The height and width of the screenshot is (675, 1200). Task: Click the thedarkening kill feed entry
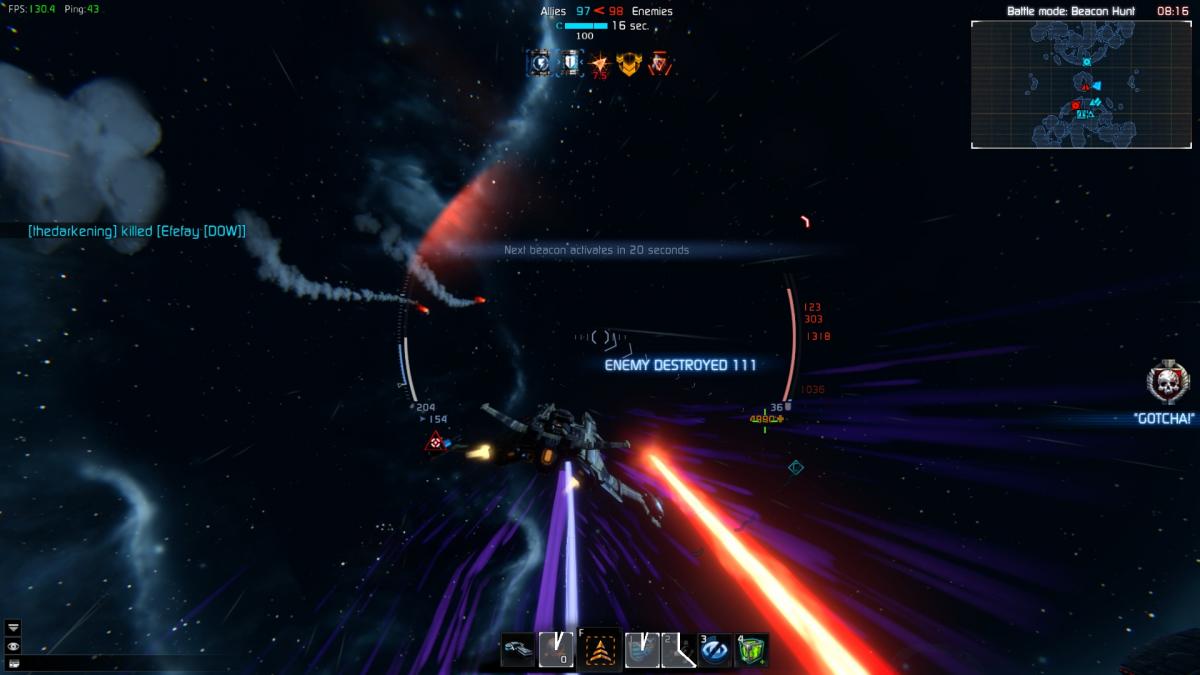(137, 231)
